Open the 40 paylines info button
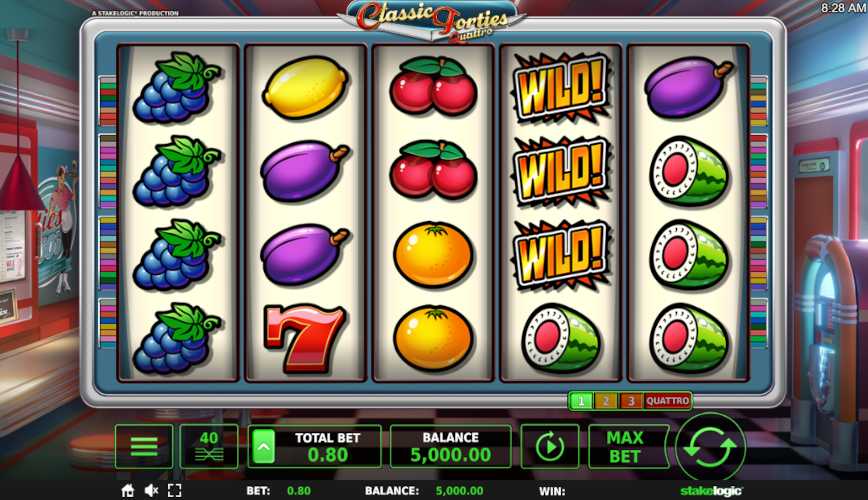The image size is (868, 500). [209, 447]
